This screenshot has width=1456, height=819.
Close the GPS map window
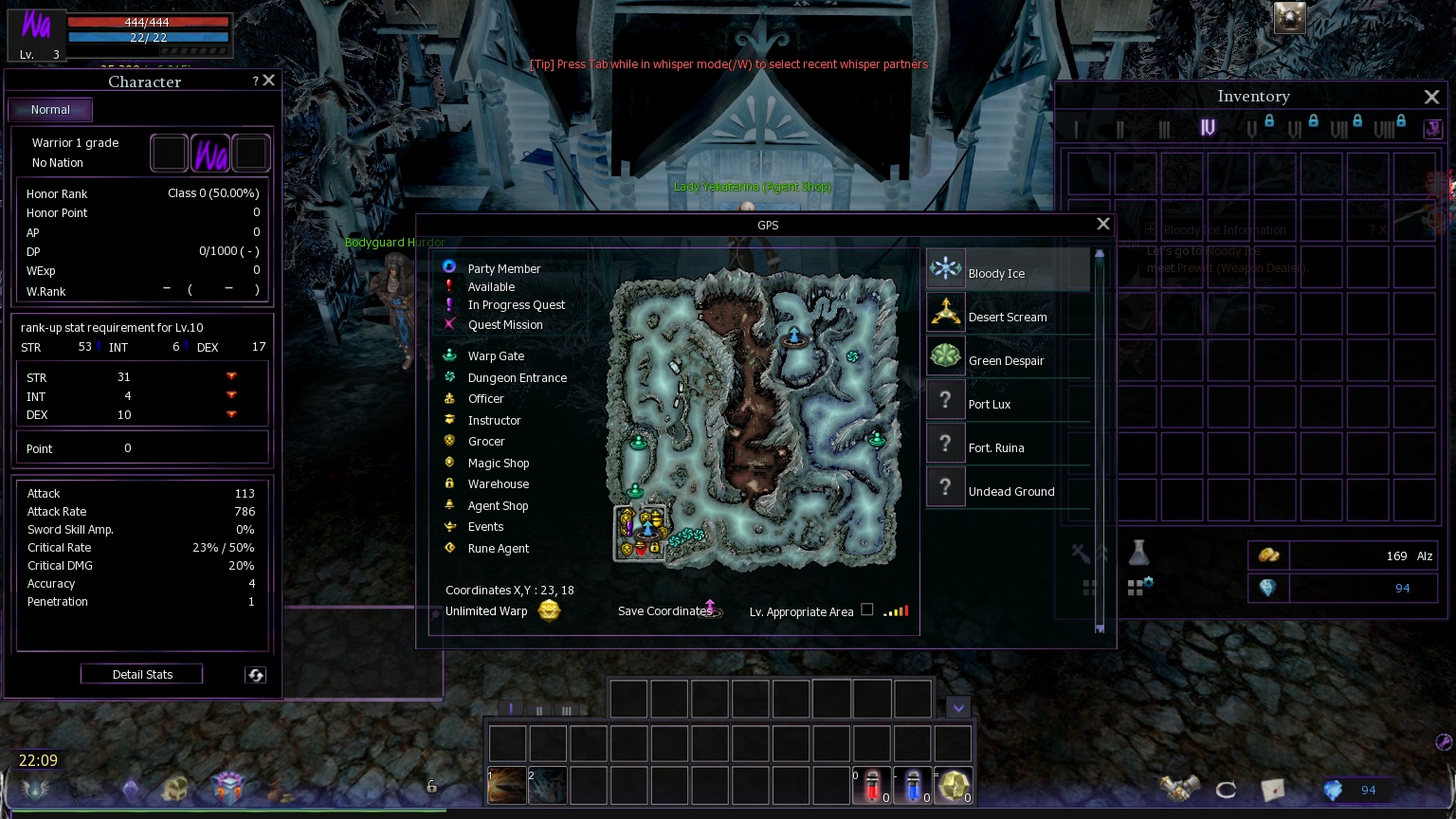tap(1102, 224)
